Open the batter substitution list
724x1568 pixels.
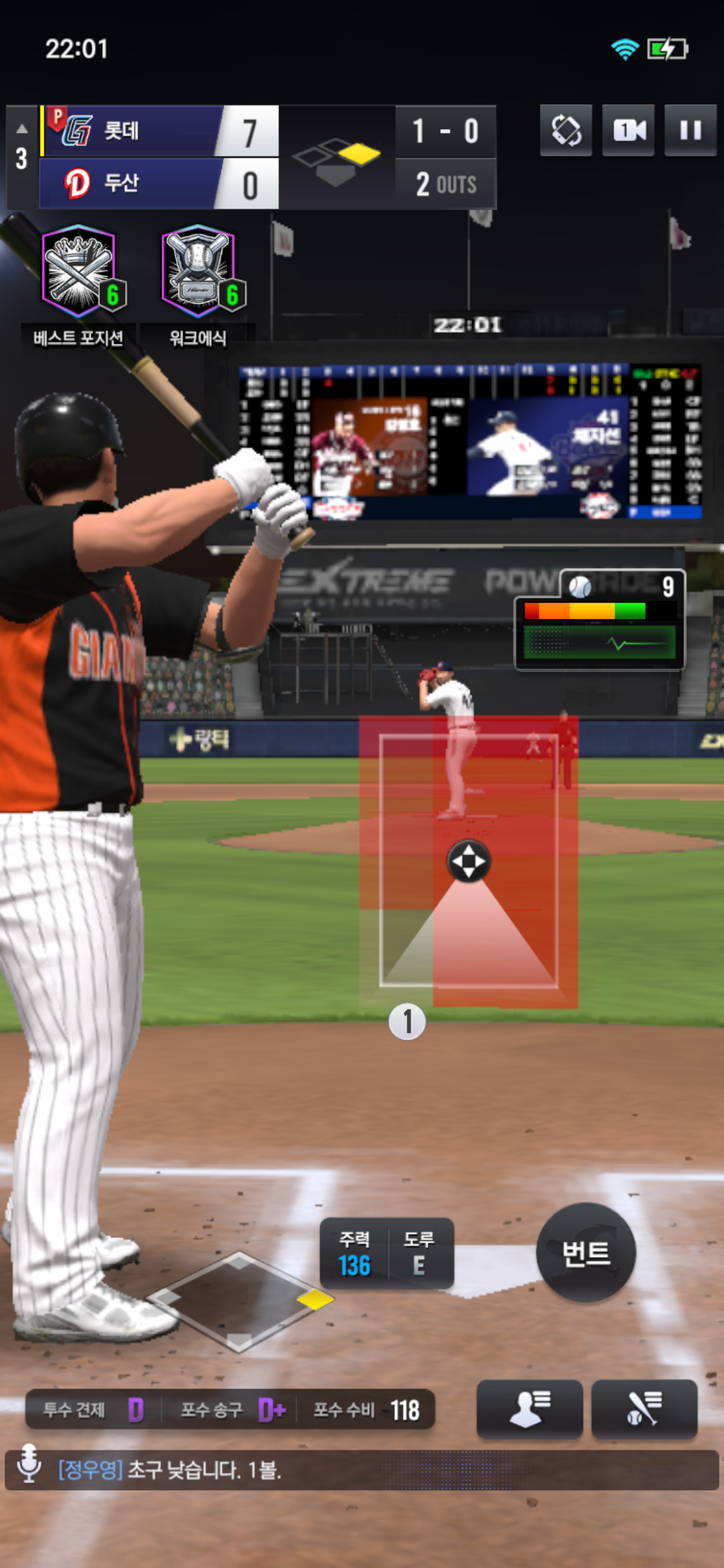coord(644,1408)
